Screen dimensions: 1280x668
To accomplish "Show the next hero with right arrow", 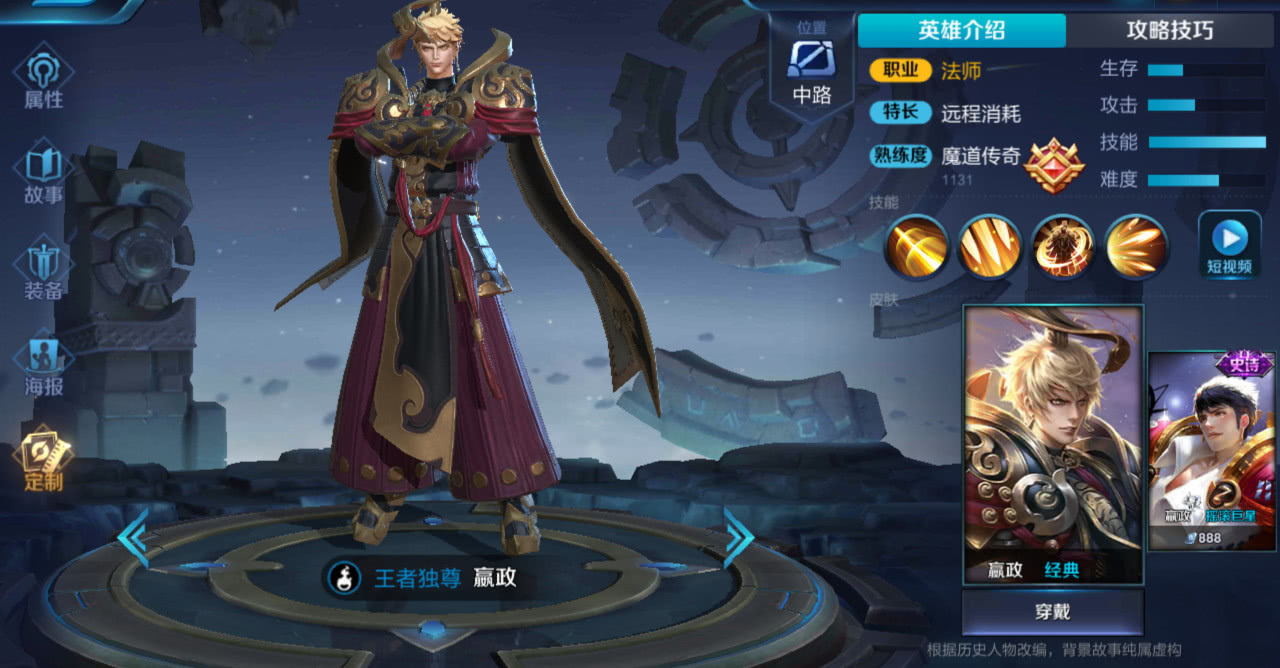I will pos(738,537).
